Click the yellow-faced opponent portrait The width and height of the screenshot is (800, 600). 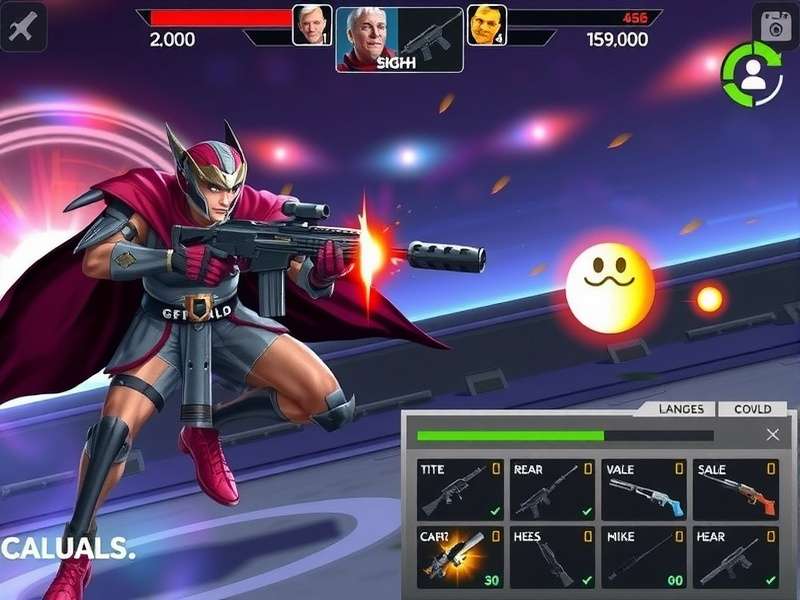click(487, 25)
